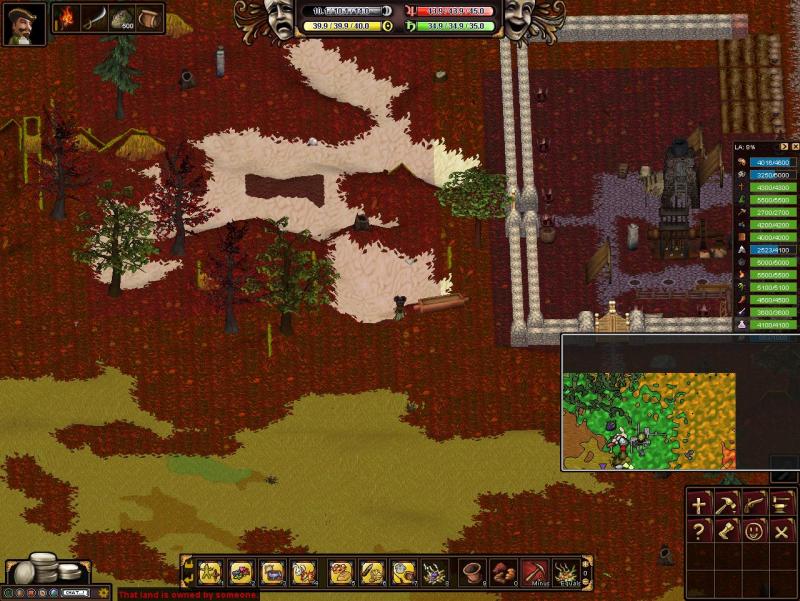Open the smiley face menu
This screenshot has height=601, width=800.
click(x=754, y=531)
